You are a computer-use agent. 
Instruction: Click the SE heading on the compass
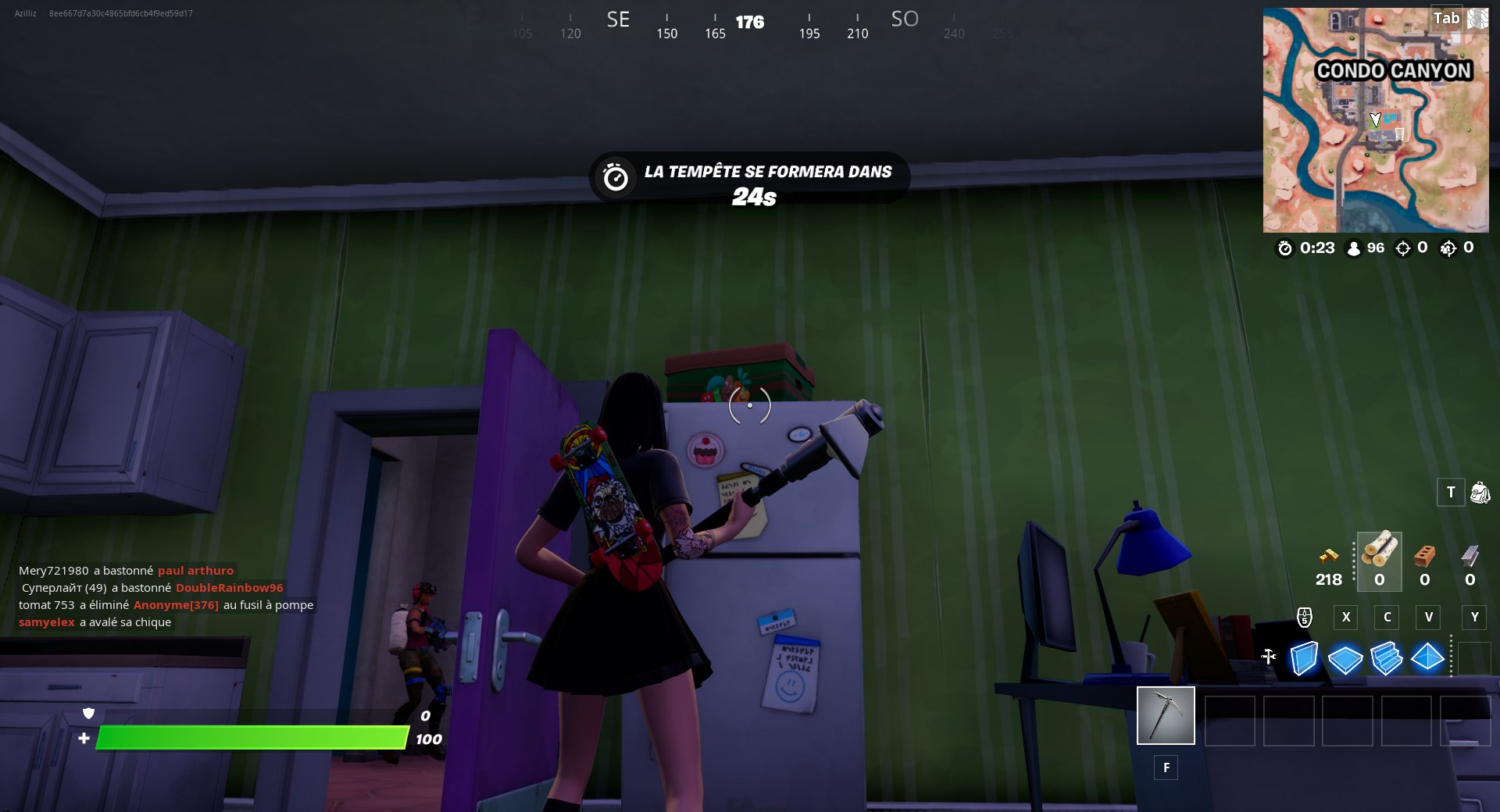618,19
